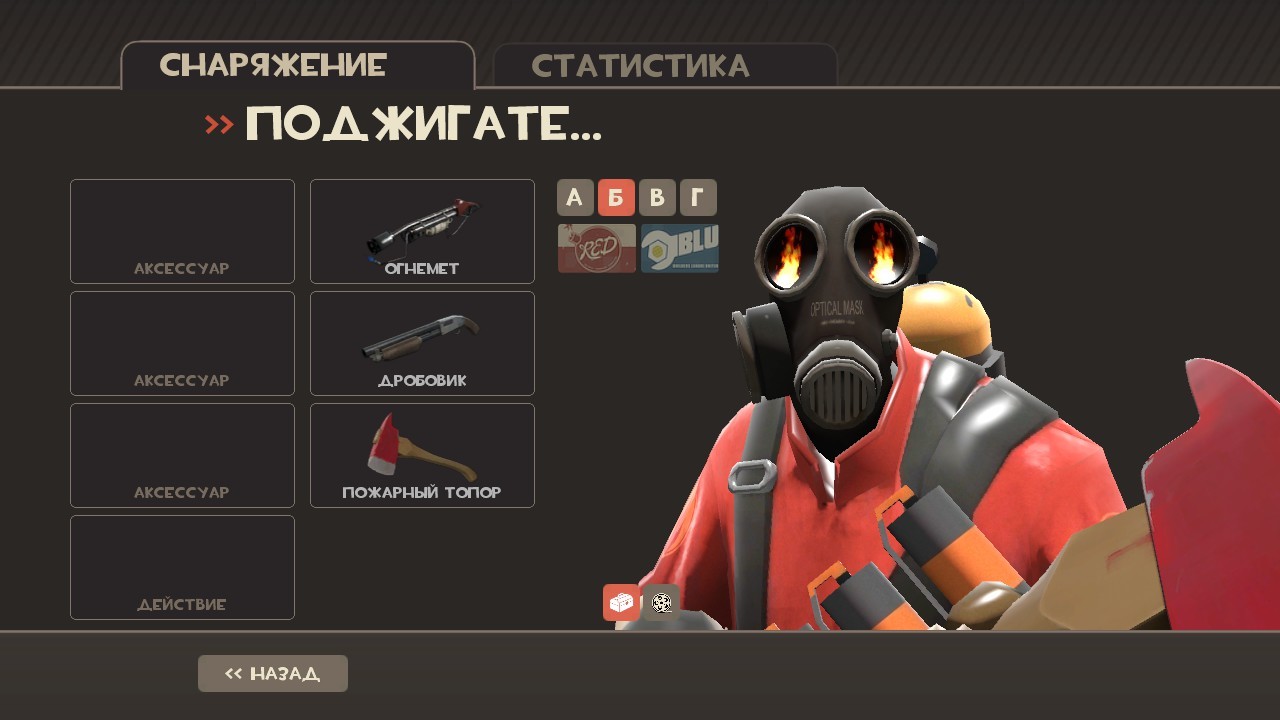Select loadout preset А
Image resolution: width=1280 pixels, height=720 pixels.
coord(575,197)
